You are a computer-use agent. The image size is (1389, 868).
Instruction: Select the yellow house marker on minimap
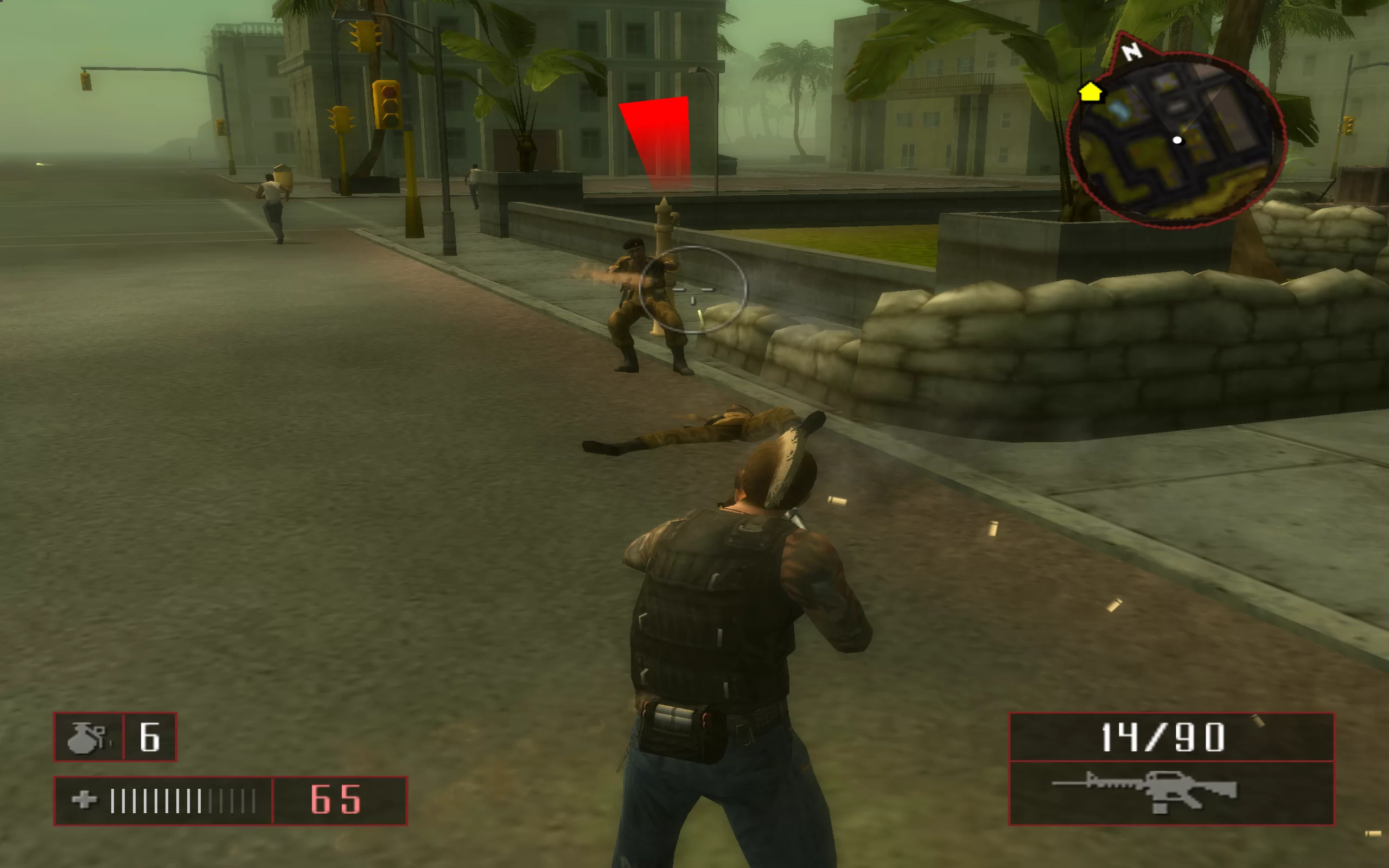click(1090, 92)
